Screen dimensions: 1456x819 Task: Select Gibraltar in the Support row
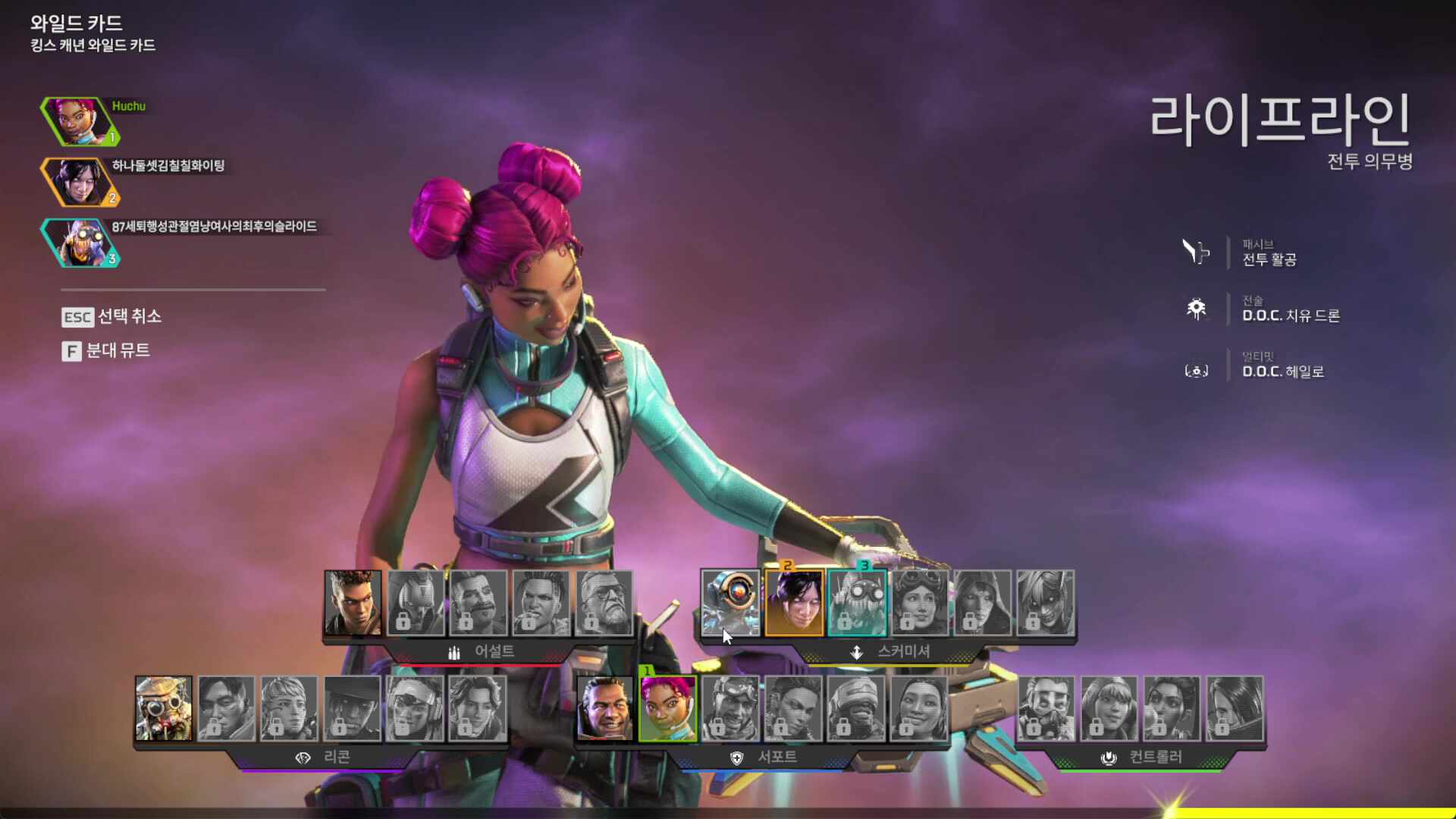pos(605,708)
